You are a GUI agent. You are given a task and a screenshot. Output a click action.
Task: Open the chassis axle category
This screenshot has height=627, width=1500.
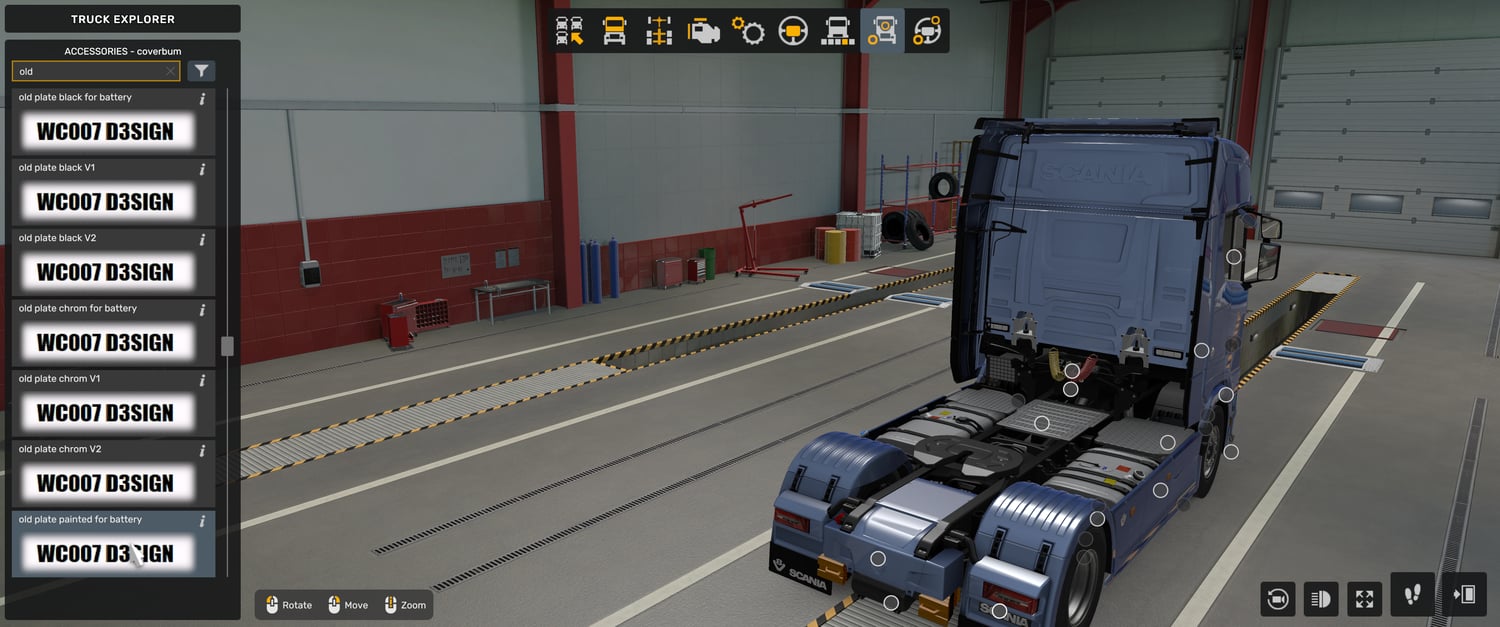tap(658, 31)
